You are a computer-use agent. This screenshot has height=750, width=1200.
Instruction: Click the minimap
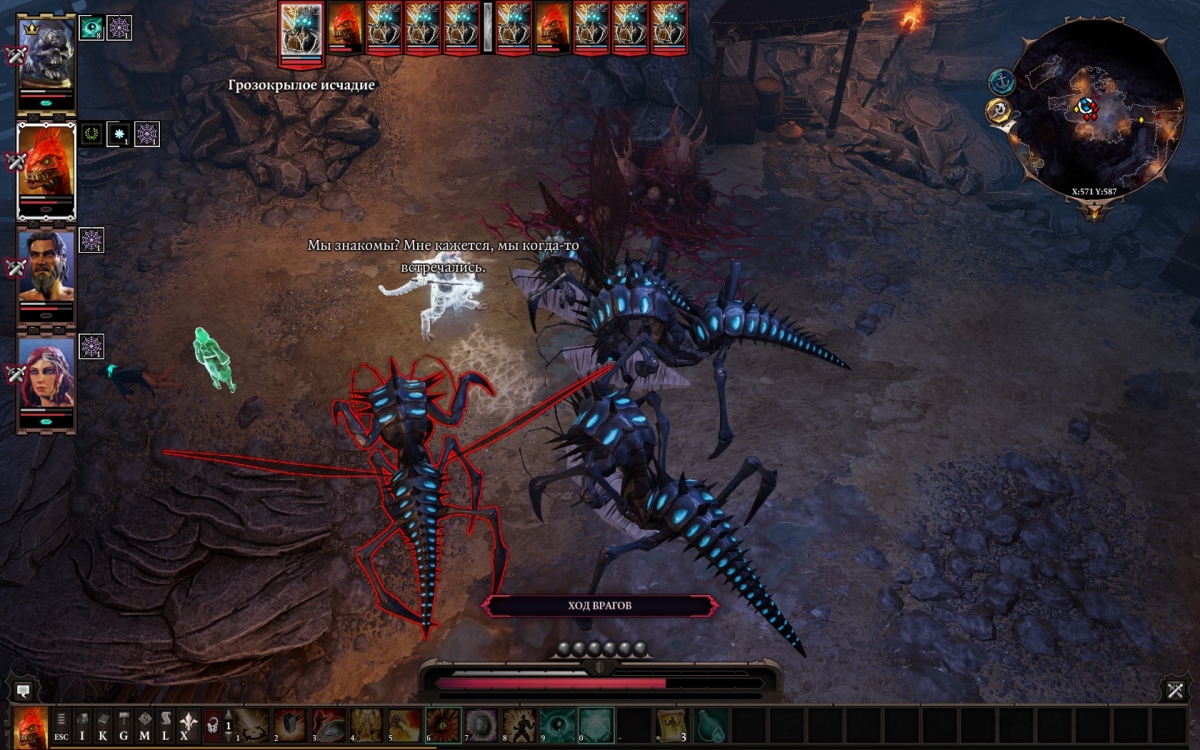tap(1097, 110)
